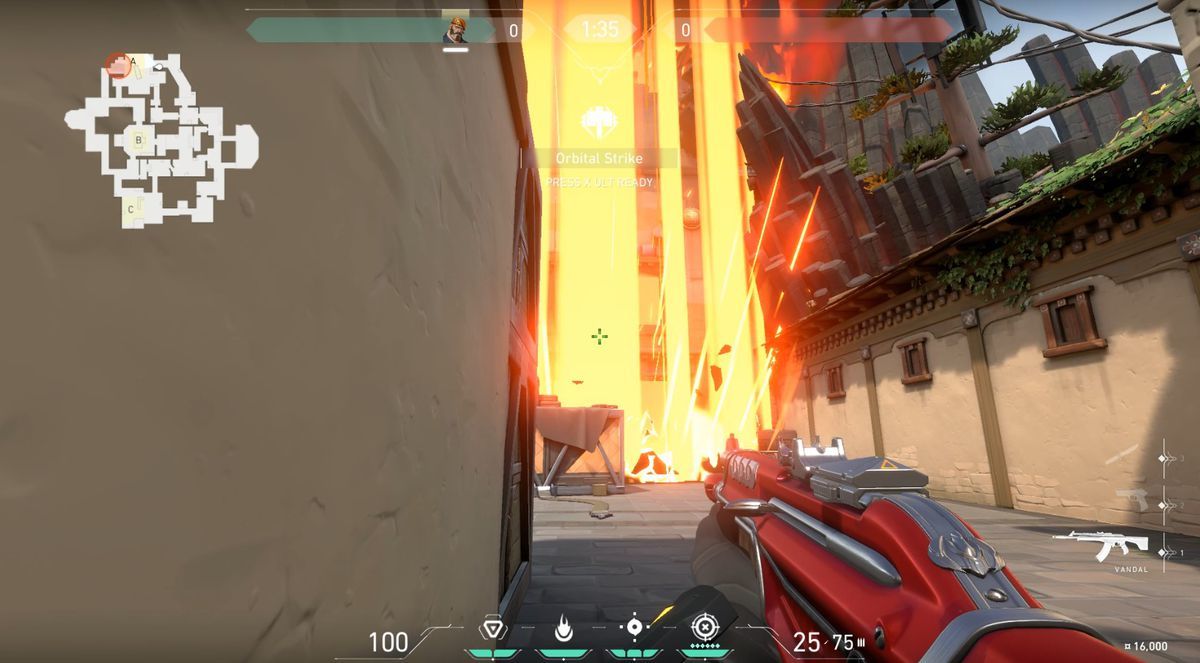Click the Orbital Strike ultimate-ready icon
1200x663 pixels.
(599, 123)
